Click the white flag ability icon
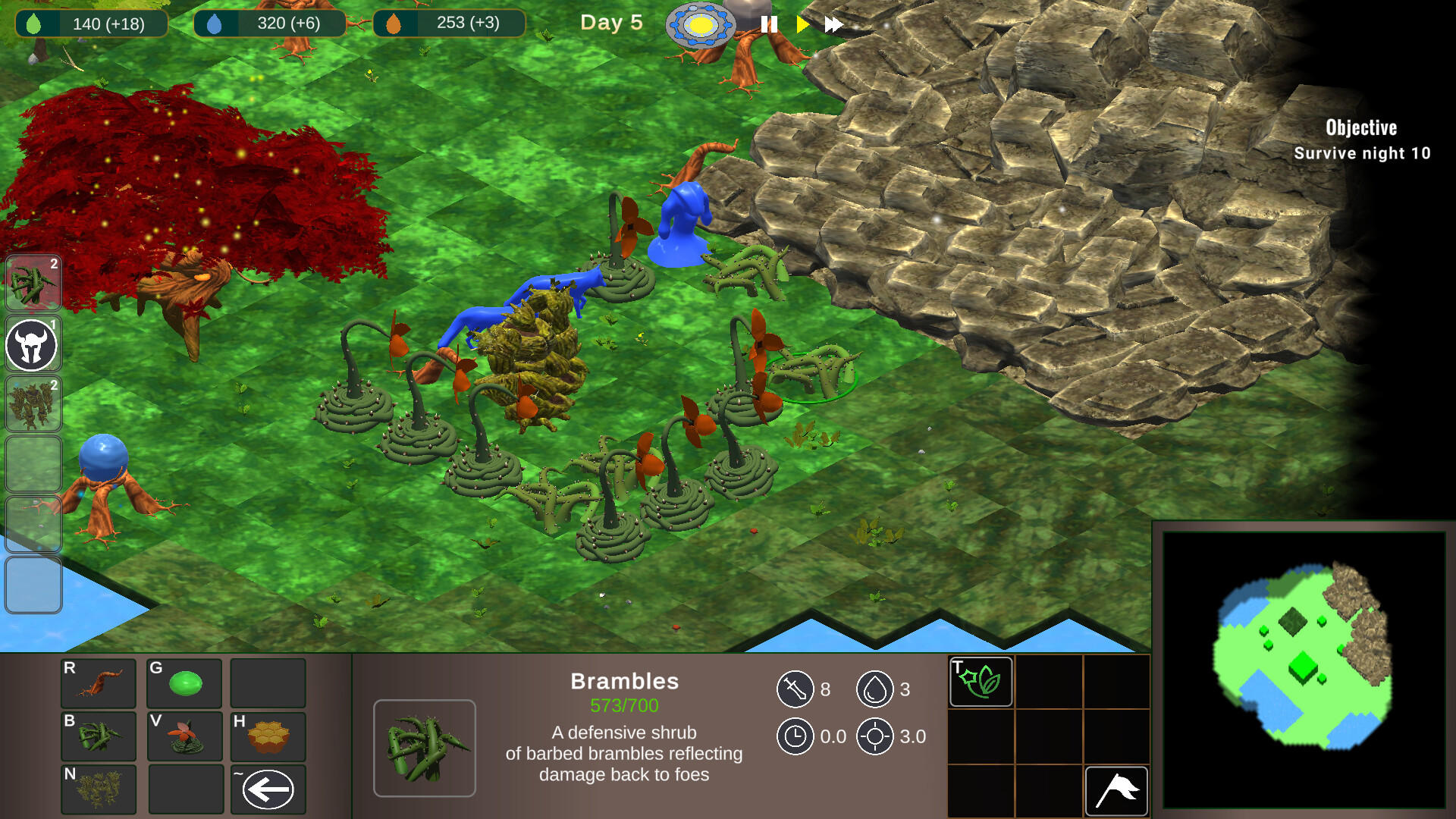The image size is (1456, 819). pyautogui.click(x=1116, y=789)
